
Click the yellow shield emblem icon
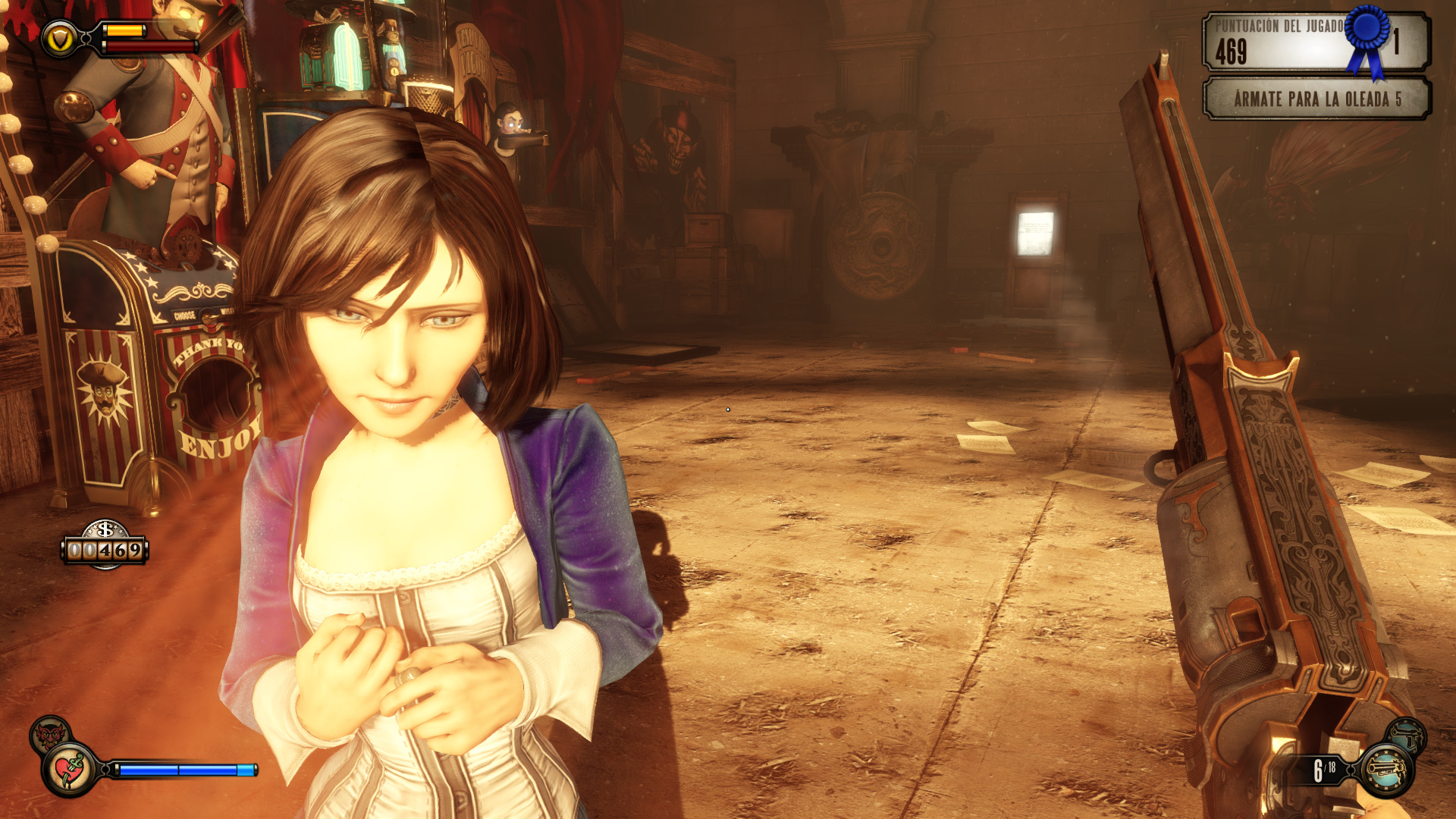(x=59, y=39)
